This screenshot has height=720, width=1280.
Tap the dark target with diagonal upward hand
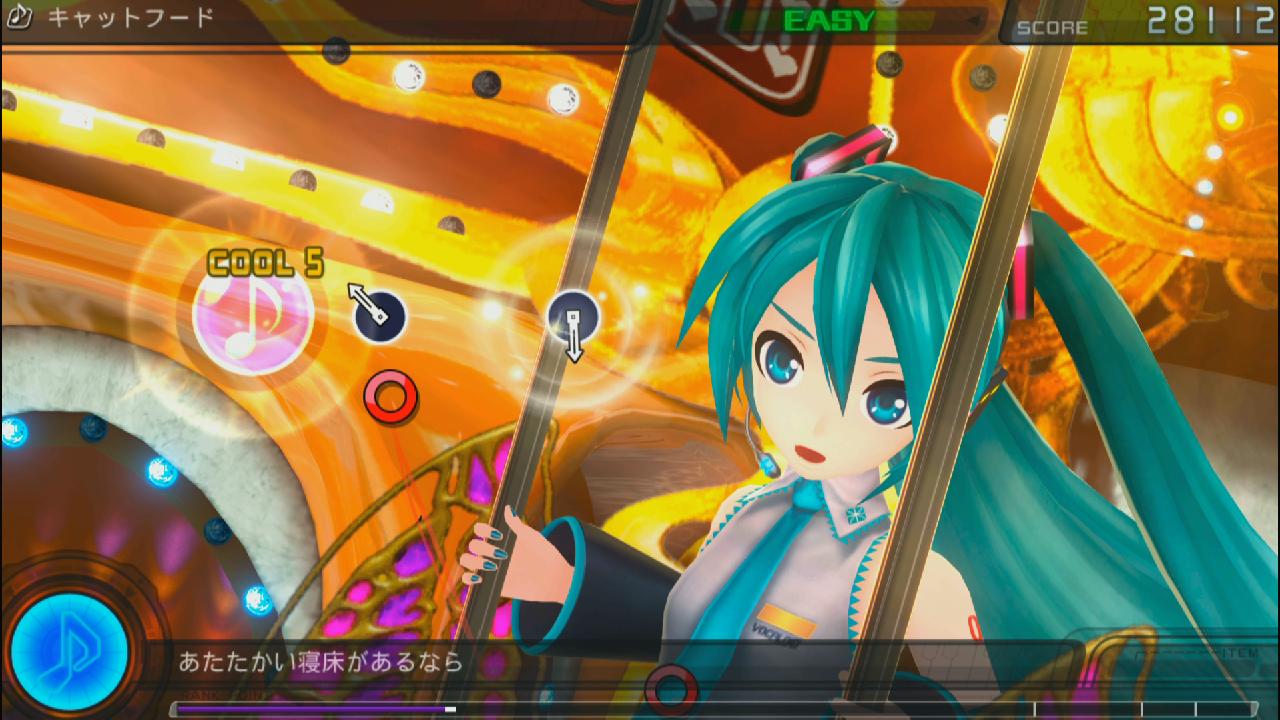pyautogui.click(x=380, y=315)
